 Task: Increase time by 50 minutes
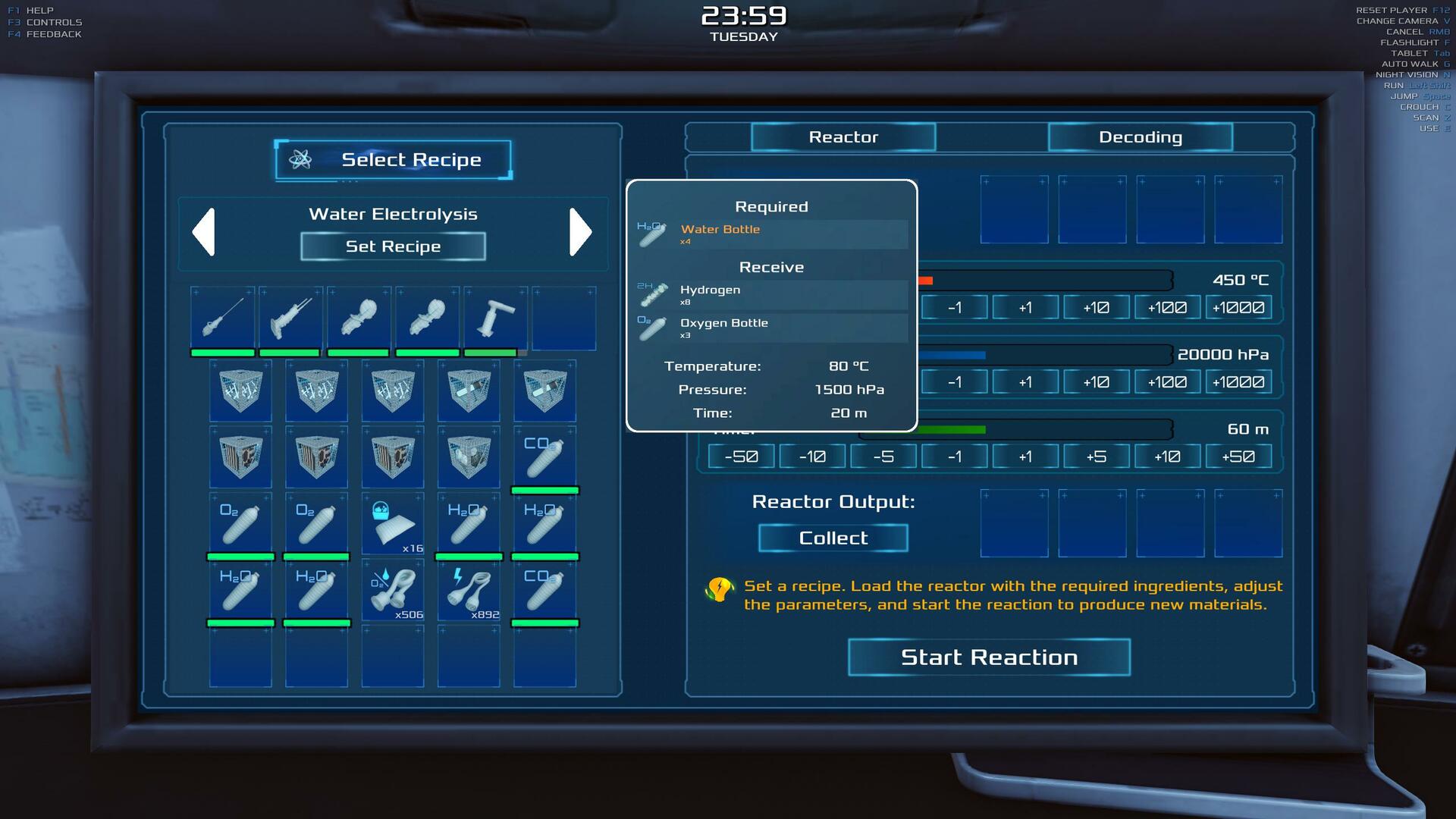[1238, 457]
